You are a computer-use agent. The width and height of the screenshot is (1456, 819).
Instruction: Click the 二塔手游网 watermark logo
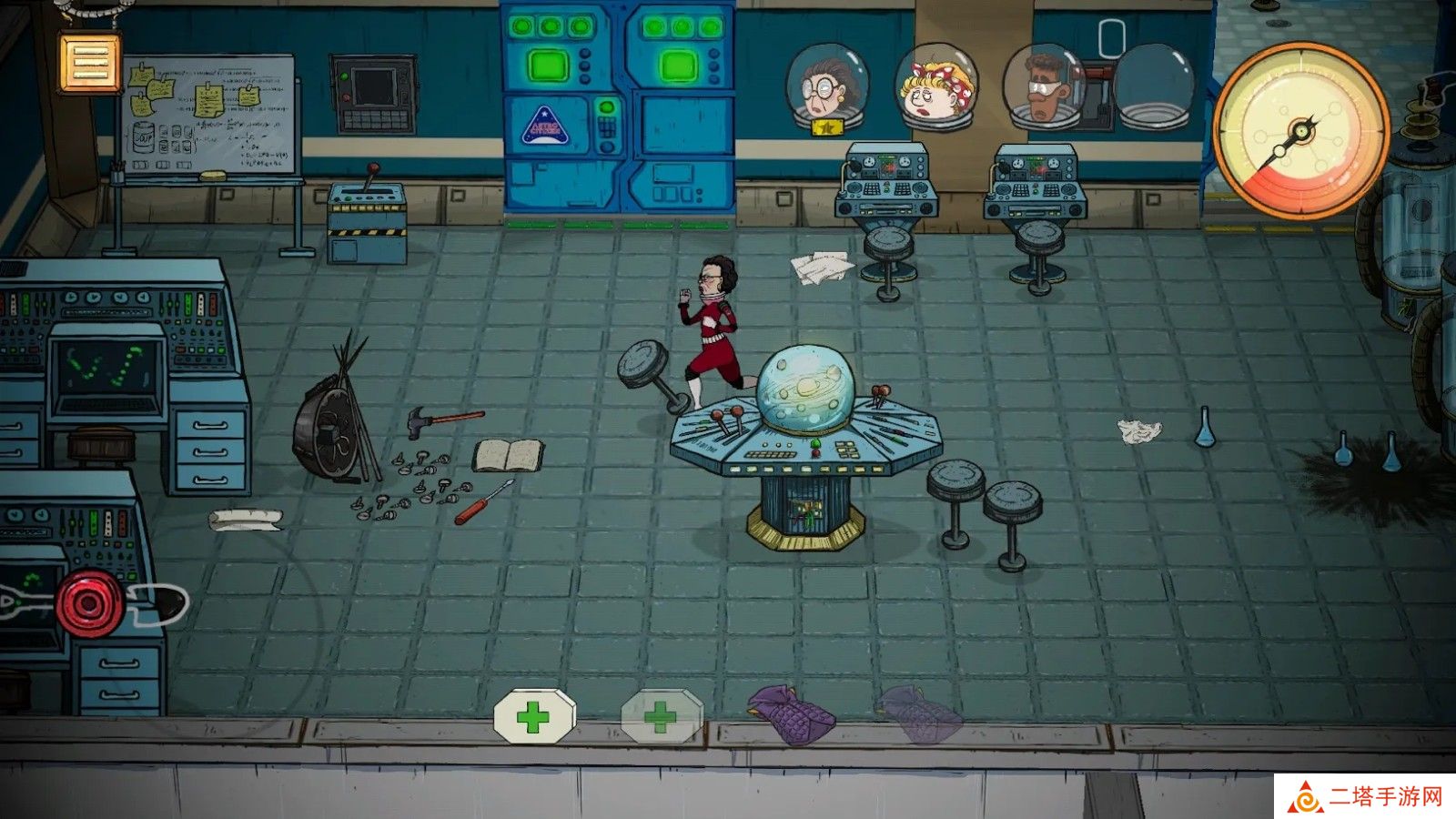[1365, 797]
